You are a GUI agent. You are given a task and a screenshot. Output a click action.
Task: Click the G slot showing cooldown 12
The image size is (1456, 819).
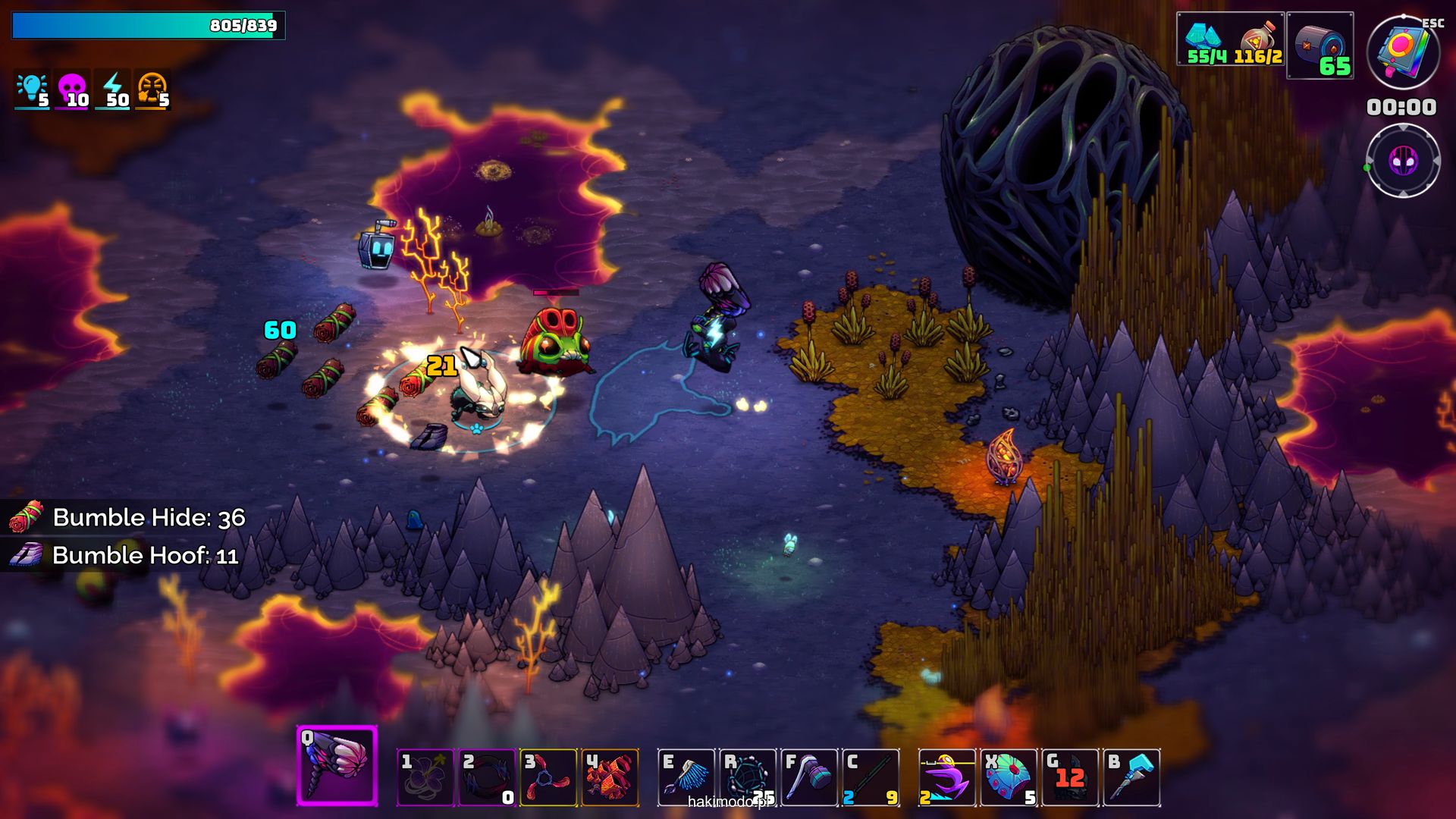tap(1070, 777)
